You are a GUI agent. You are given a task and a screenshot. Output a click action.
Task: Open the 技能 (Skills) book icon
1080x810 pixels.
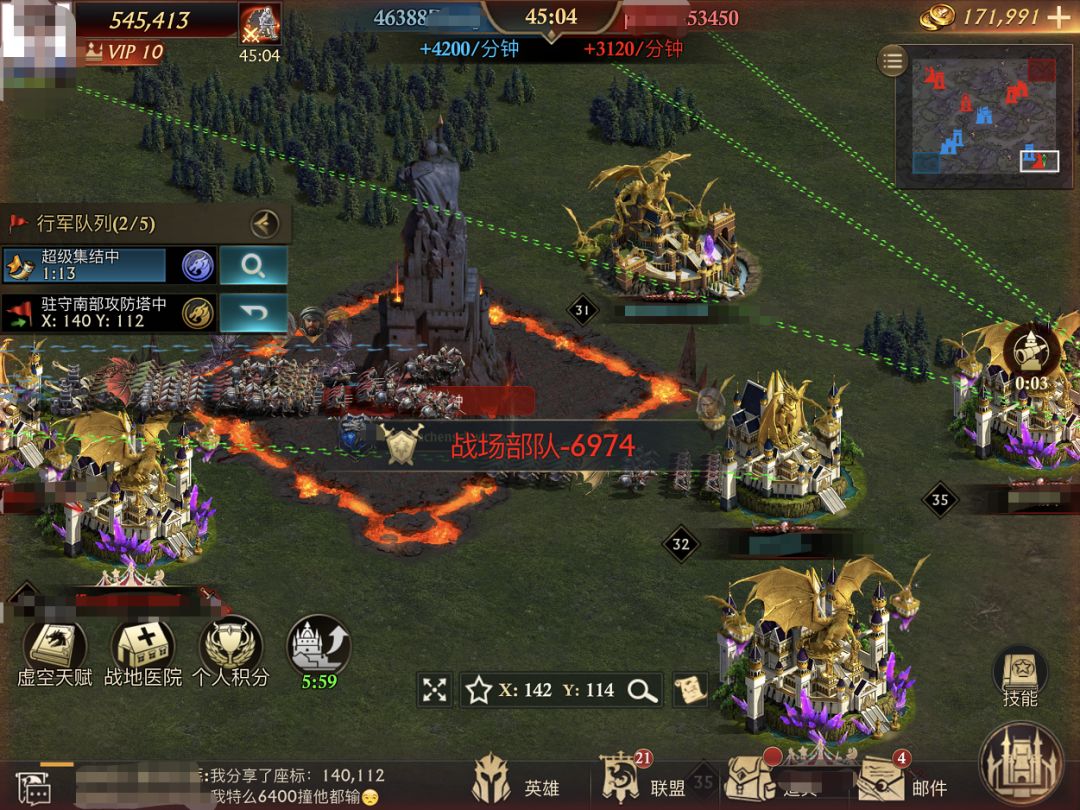click(1019, 675)
